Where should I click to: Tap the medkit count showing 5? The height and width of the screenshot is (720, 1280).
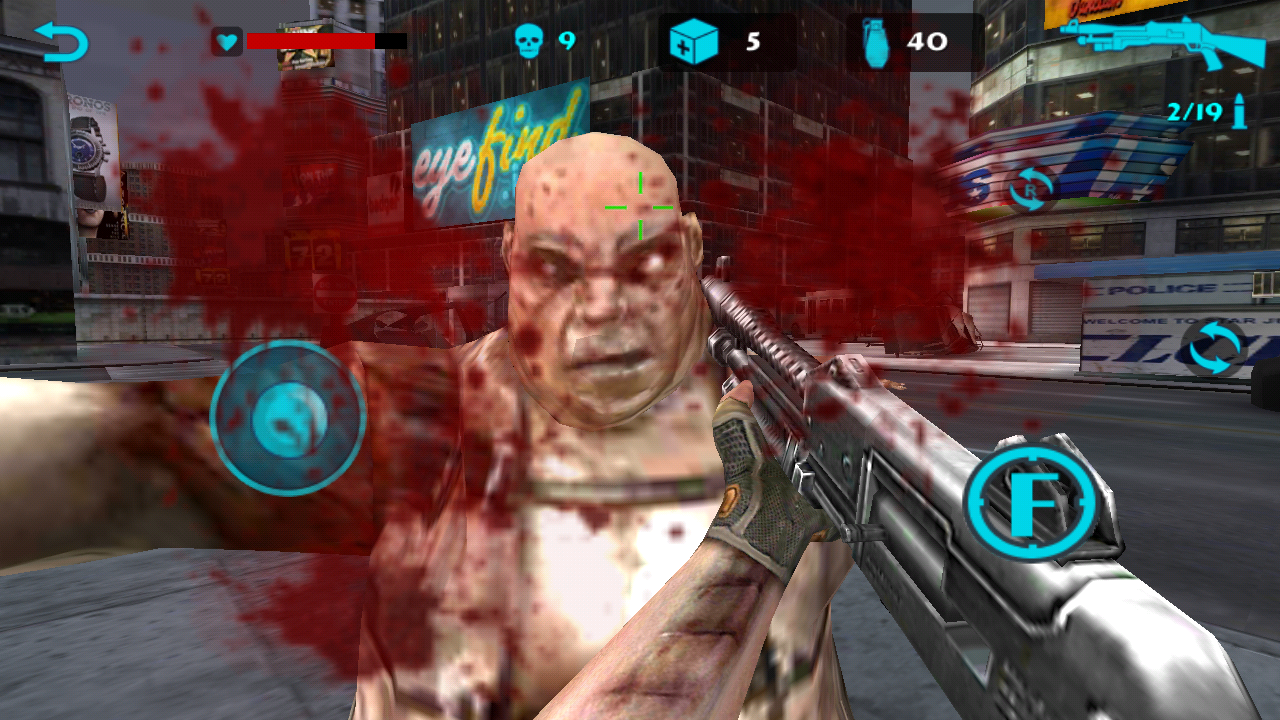[x=752, y=42]
